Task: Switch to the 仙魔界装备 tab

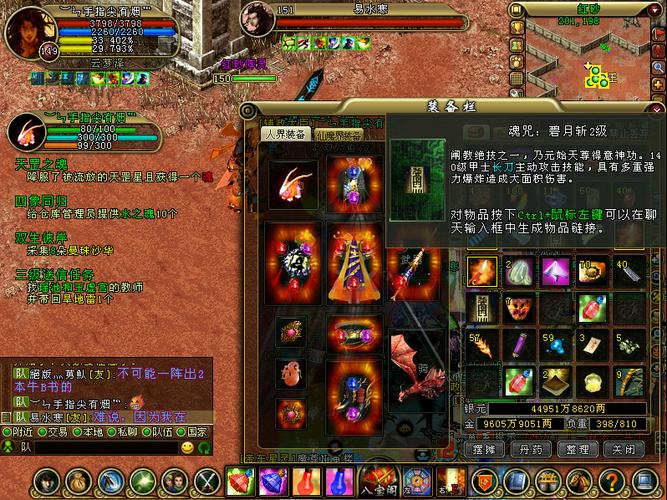Action: click(339, 133)
